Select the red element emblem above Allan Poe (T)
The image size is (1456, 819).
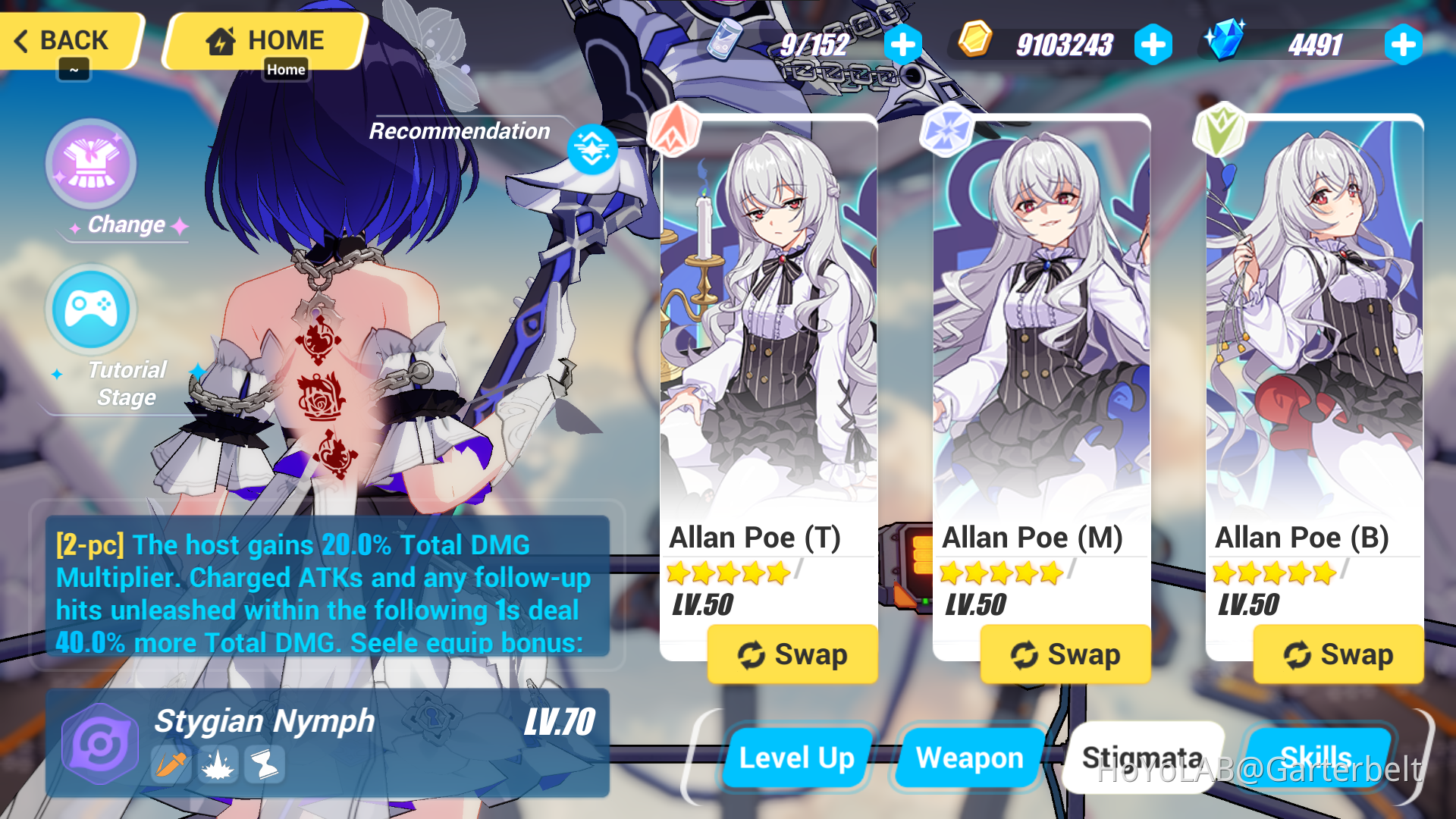[x=673, y=129]
